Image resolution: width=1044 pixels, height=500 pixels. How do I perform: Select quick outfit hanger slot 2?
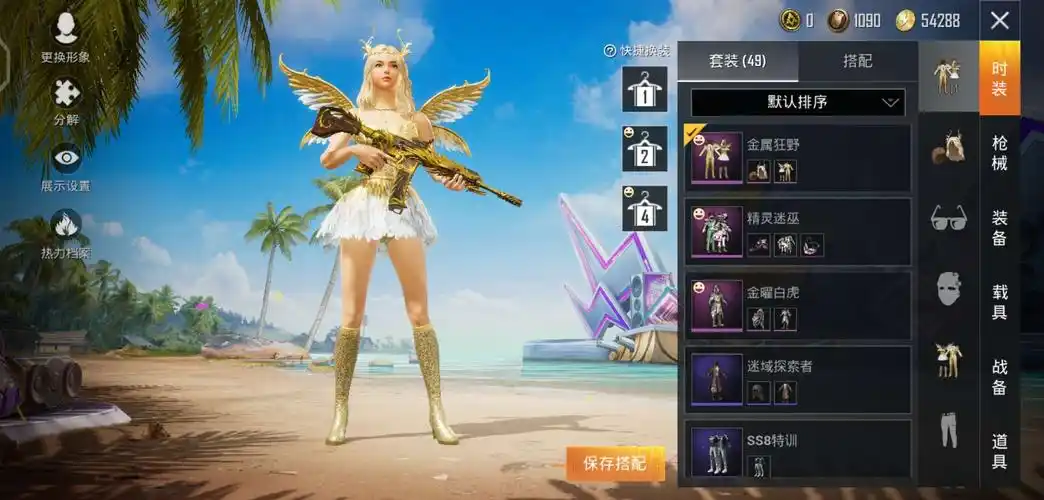coord(645,149)
